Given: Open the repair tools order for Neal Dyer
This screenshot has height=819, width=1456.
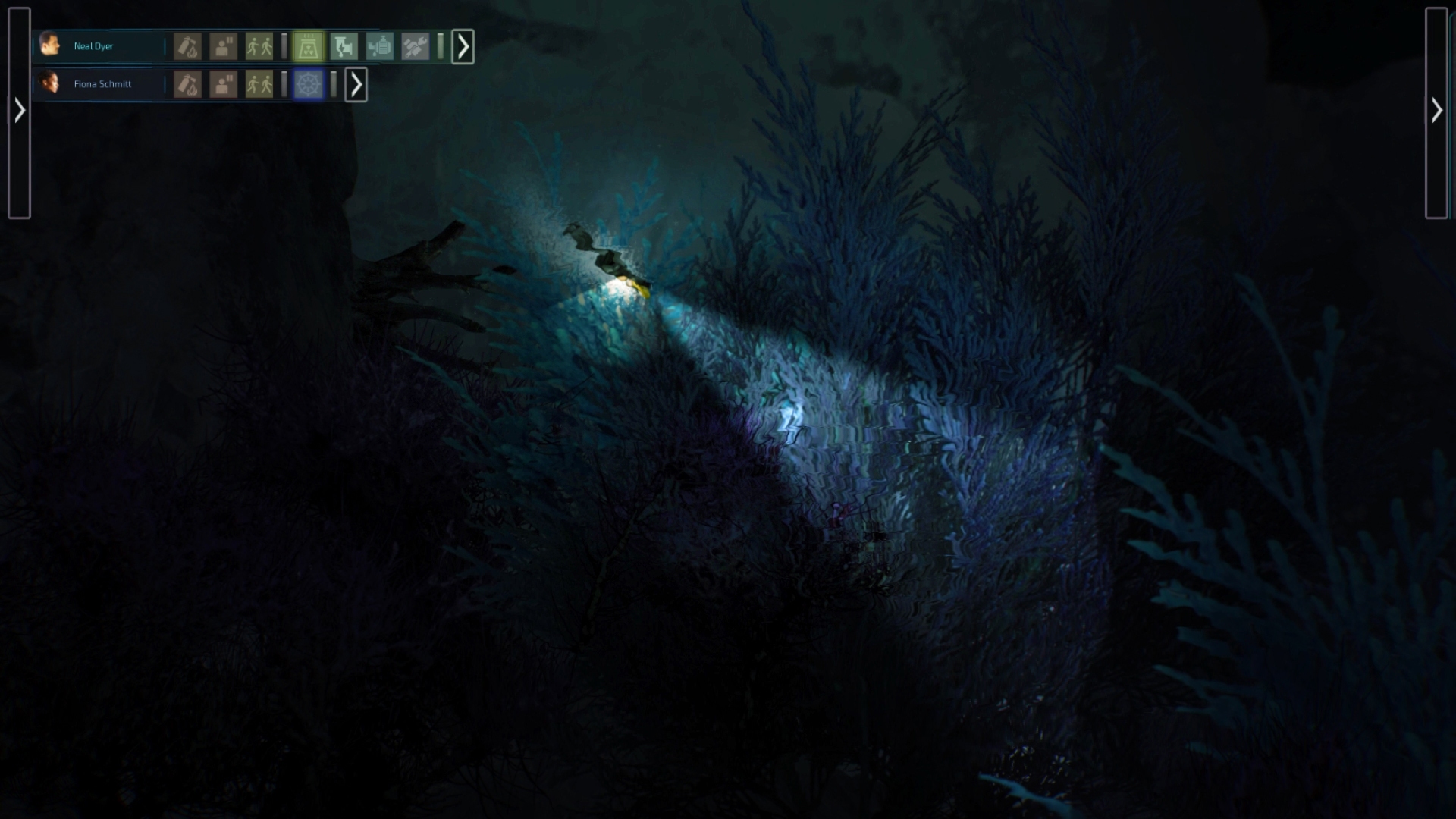Looking at the screenshot, I should click(416, 46).
